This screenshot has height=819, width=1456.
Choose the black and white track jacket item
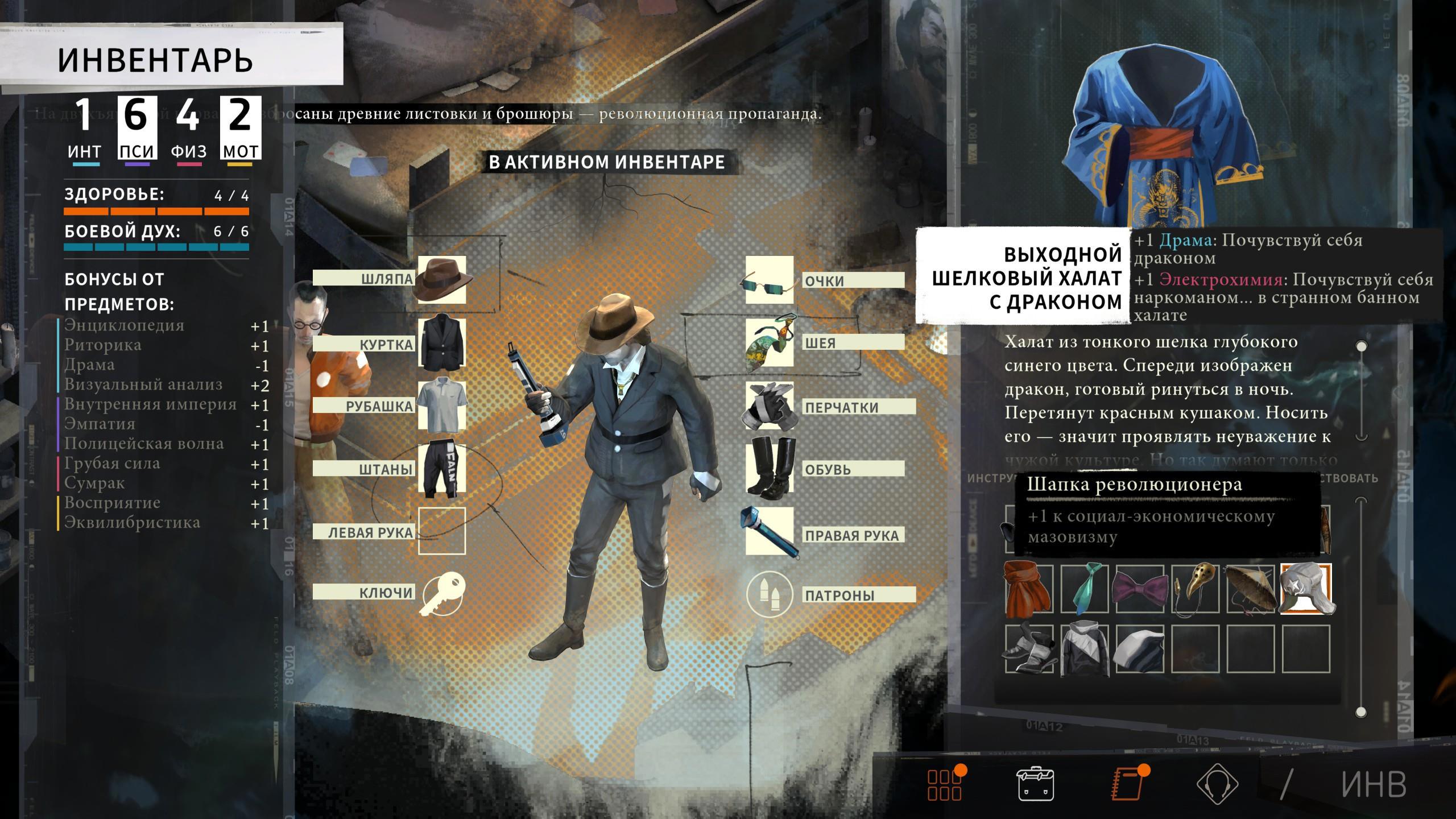point(1084,648)
